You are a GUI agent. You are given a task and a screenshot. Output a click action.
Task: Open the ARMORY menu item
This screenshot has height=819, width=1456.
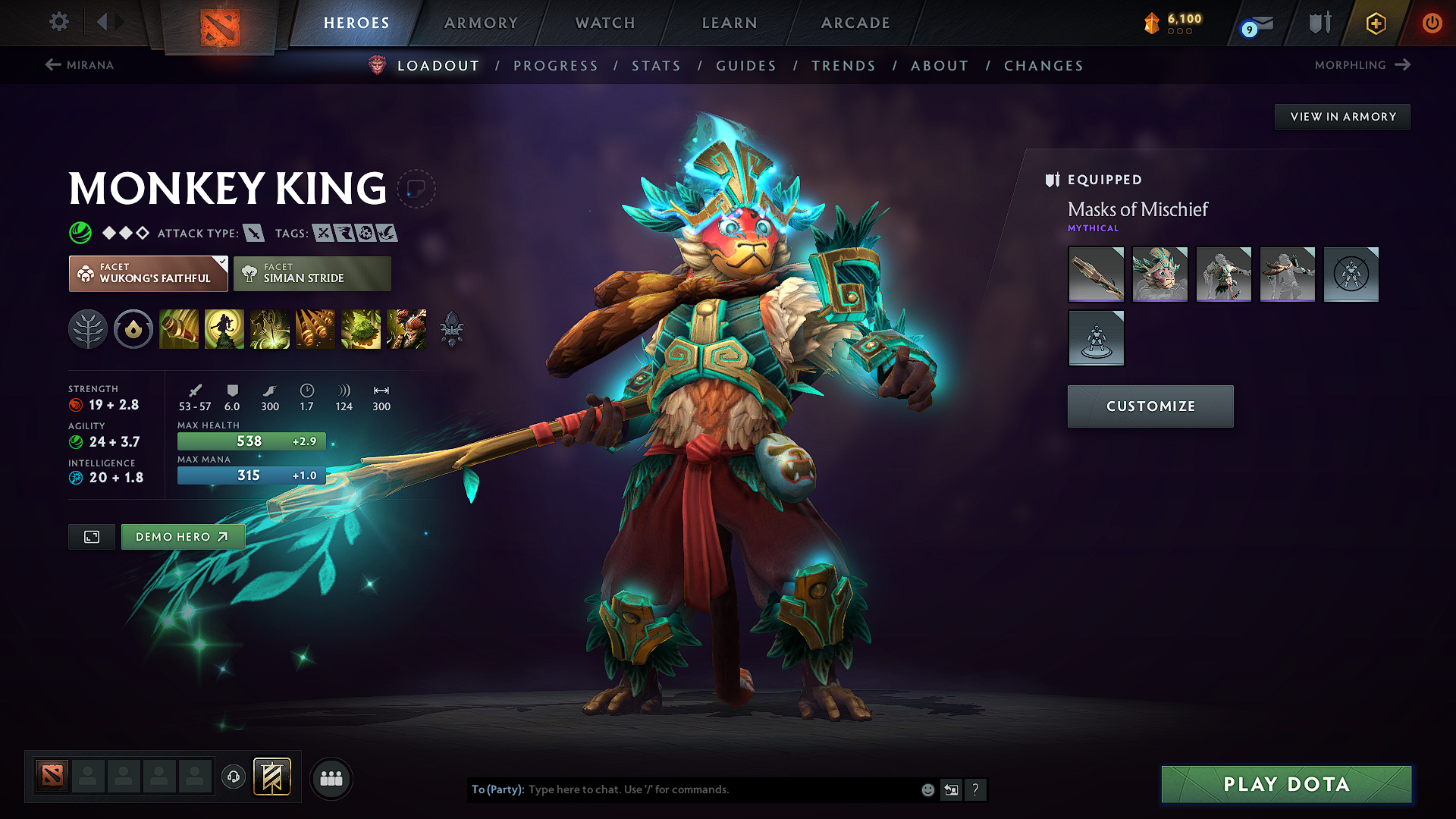pyautogui.click(x=481, y=23)
